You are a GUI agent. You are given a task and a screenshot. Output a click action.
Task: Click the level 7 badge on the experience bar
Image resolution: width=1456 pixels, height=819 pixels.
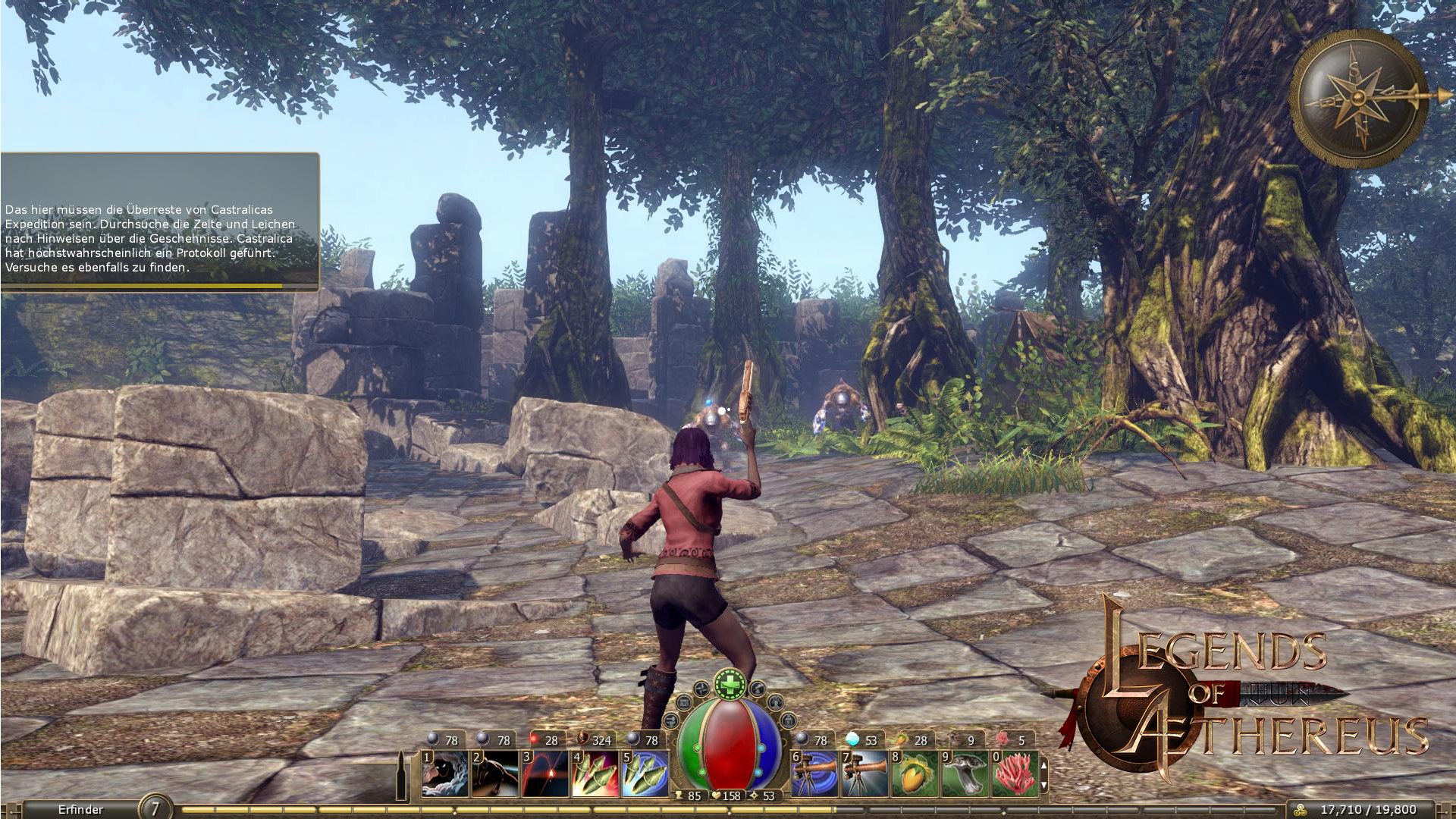pos(155,808)
